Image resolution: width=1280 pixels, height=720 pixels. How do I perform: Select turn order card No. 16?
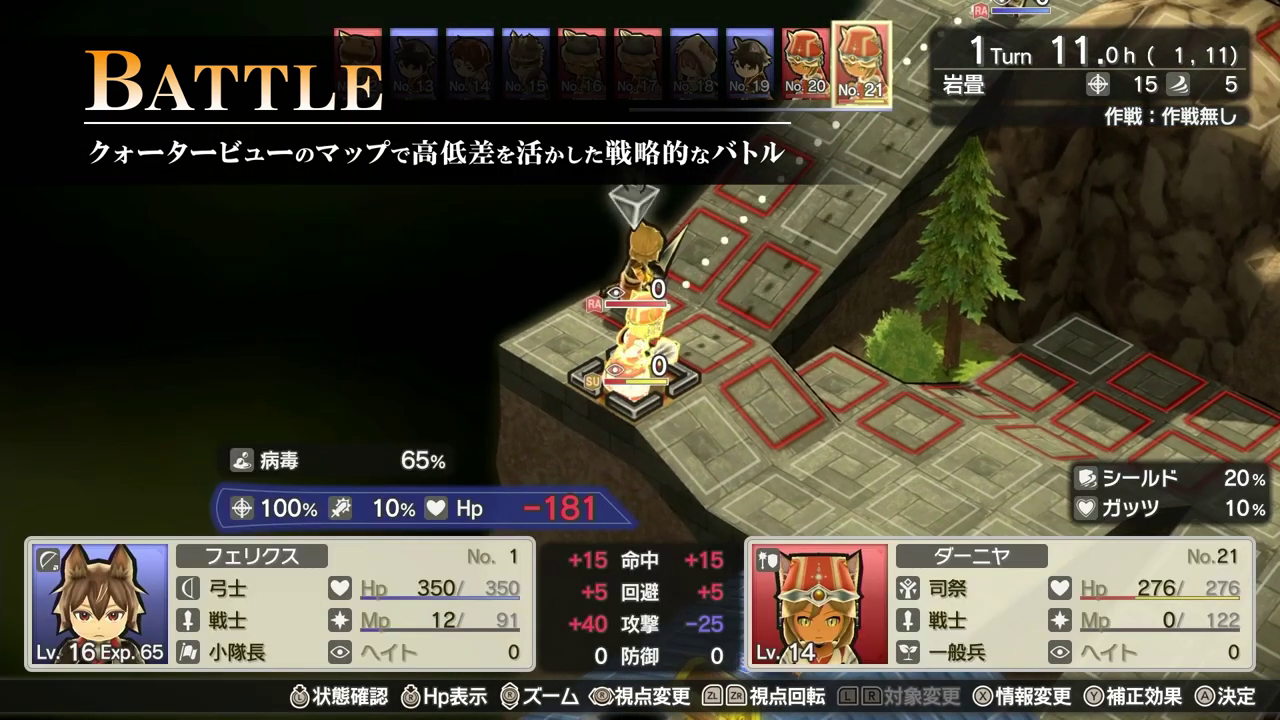point(582,63)
